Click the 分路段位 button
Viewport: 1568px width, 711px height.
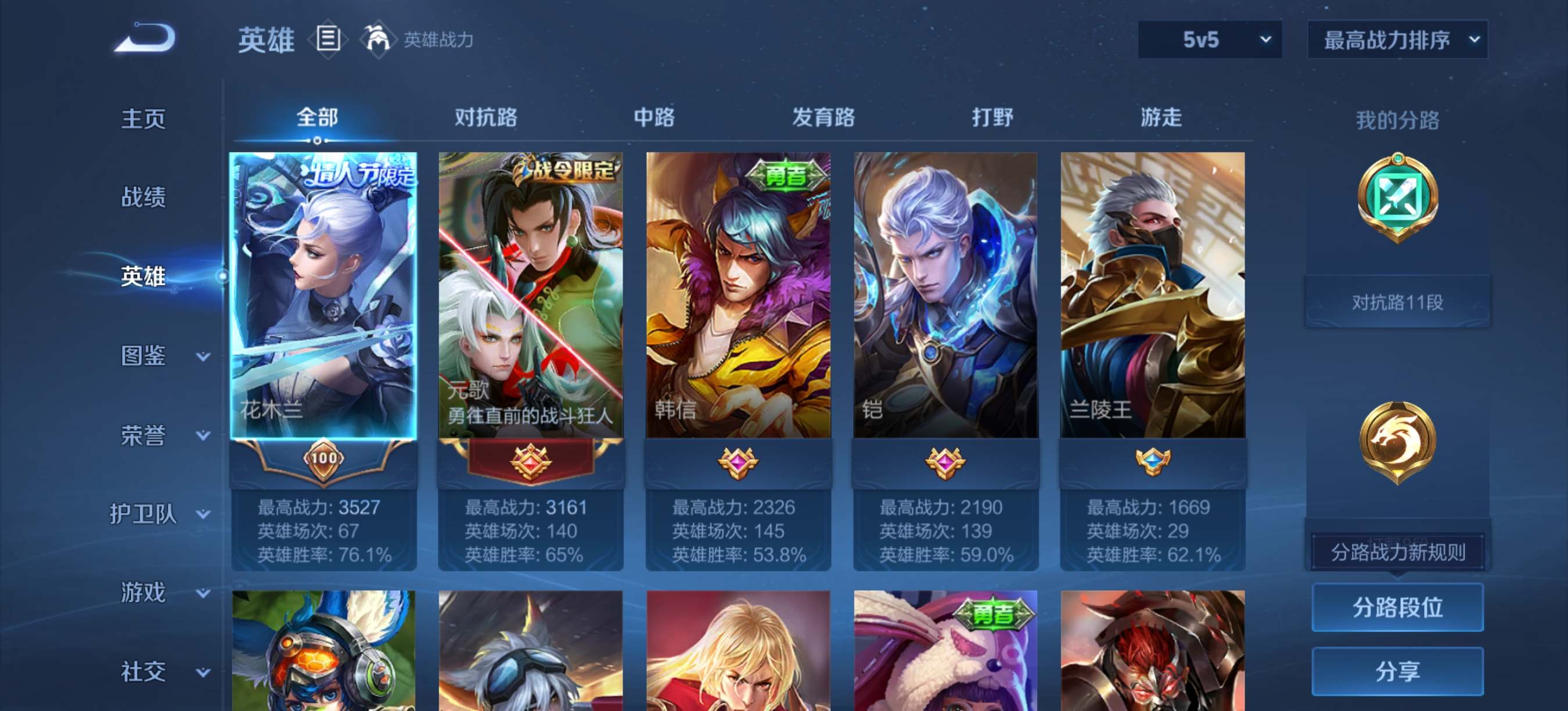[x=1398, y=608]
